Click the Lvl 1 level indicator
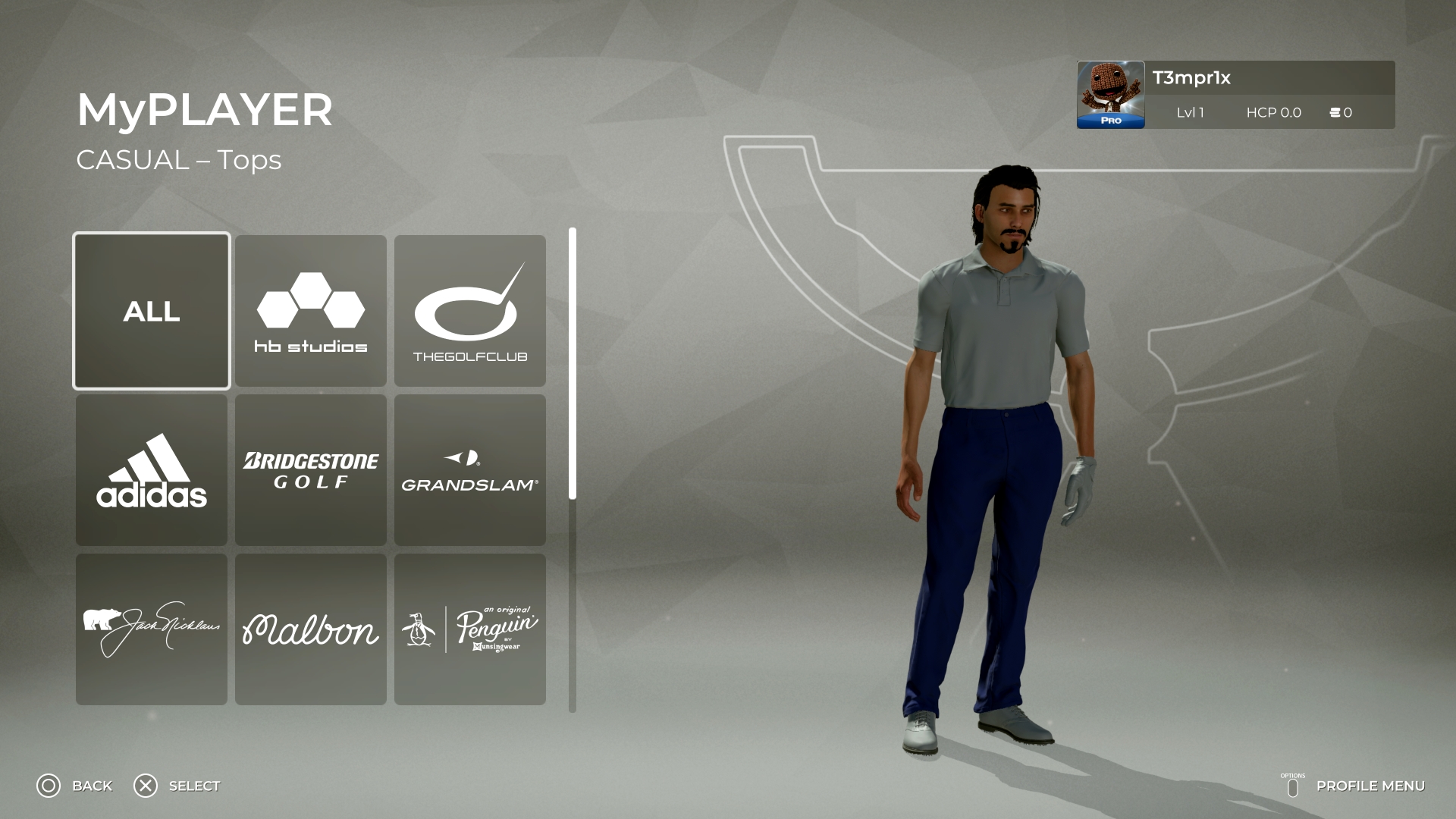This screenshot has width=1456, height=819. click(1189, 112)
